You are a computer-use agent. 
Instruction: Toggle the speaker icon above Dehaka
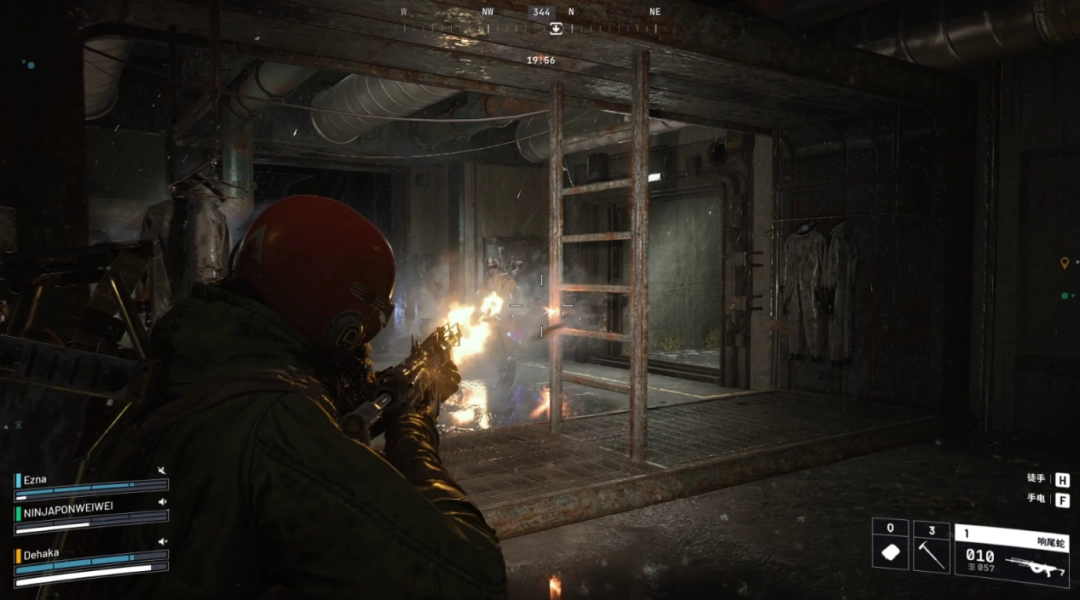point(162,541)
